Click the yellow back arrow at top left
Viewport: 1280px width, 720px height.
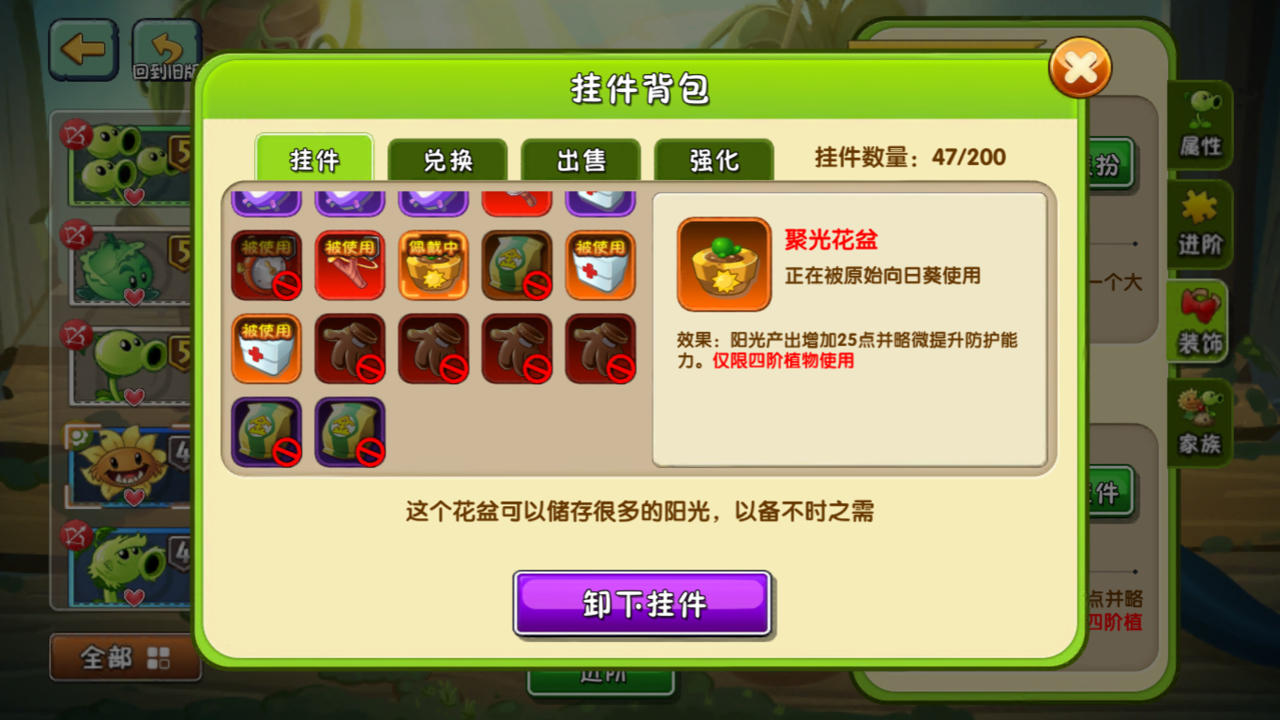pos(83,48)
